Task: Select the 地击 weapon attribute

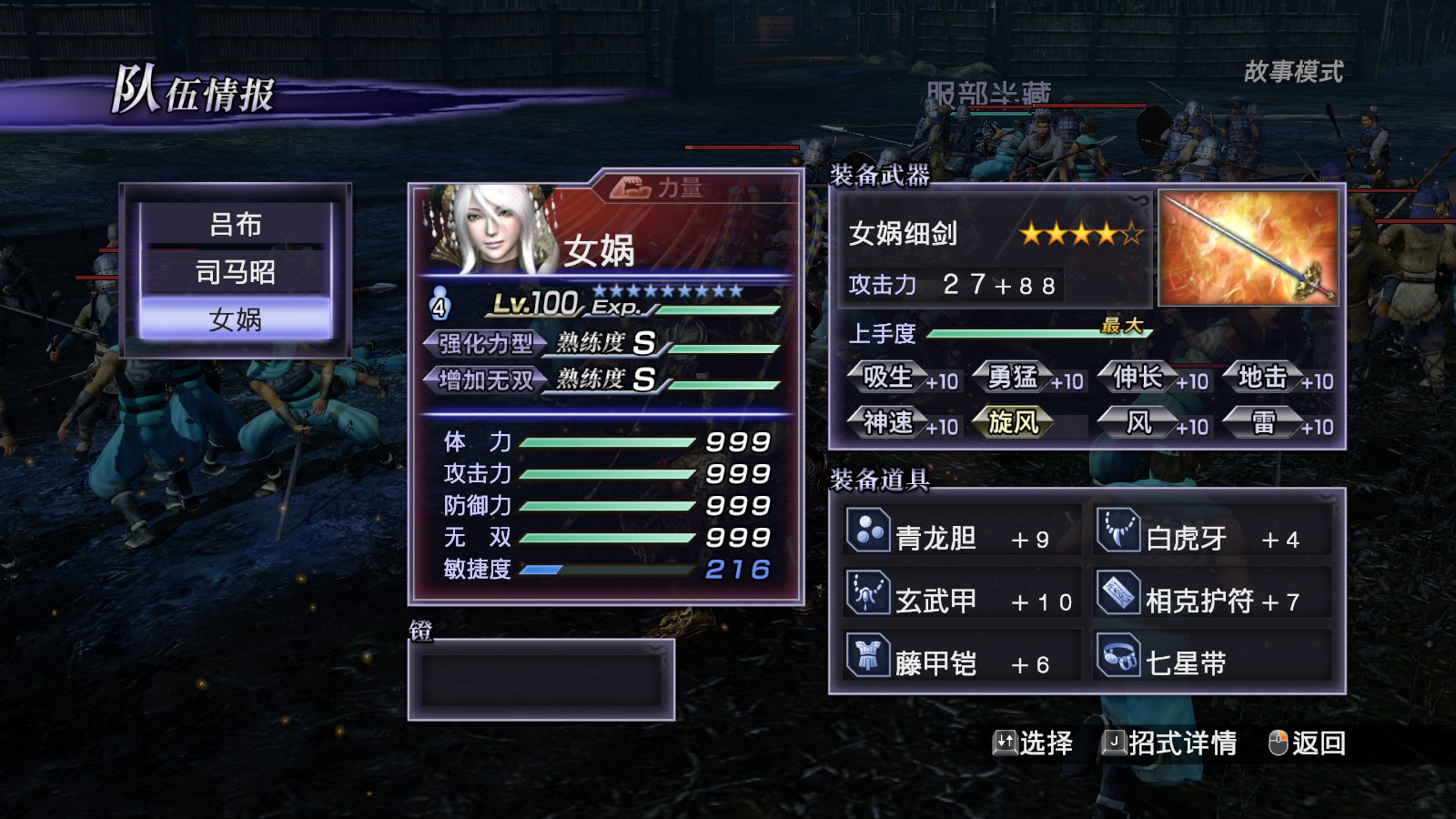Action: point(1276,378)
